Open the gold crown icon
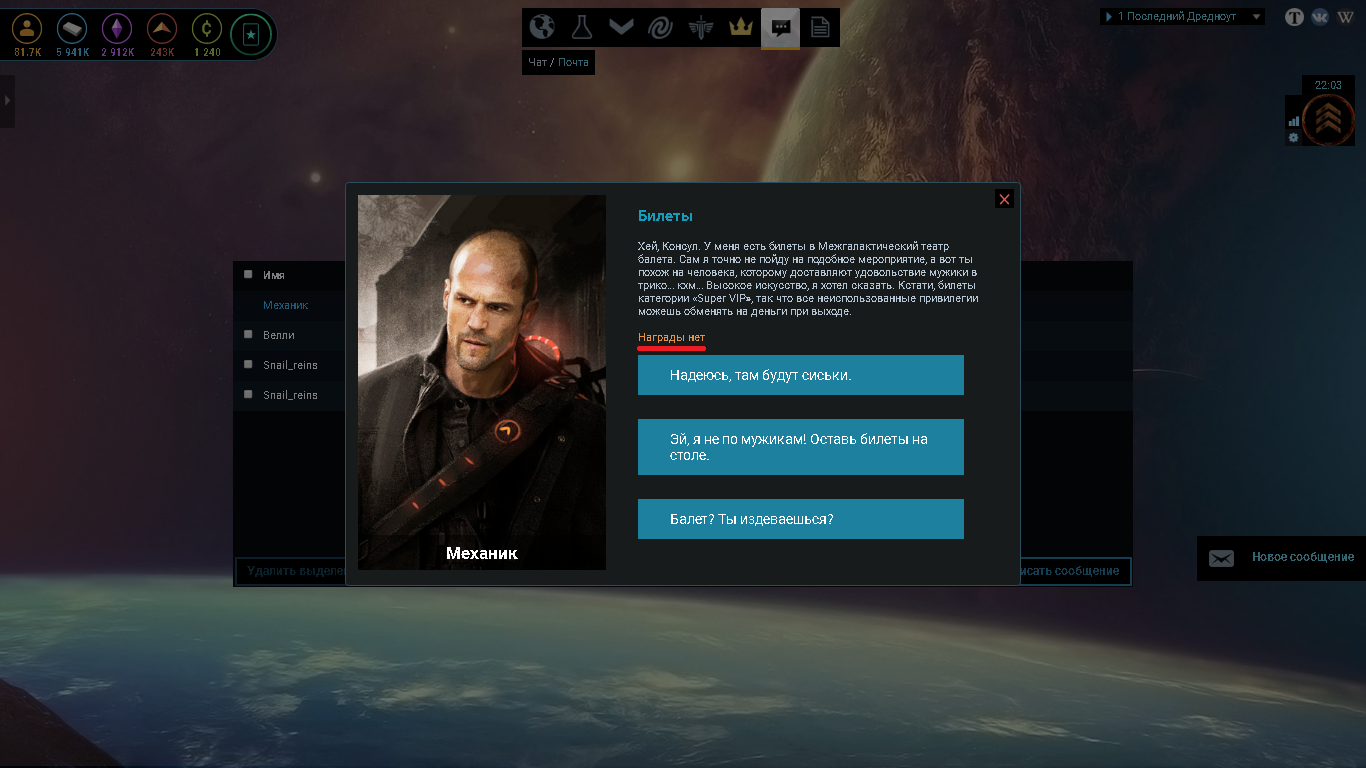Viewport: 1366px width, 768px height. coord(740,27)
